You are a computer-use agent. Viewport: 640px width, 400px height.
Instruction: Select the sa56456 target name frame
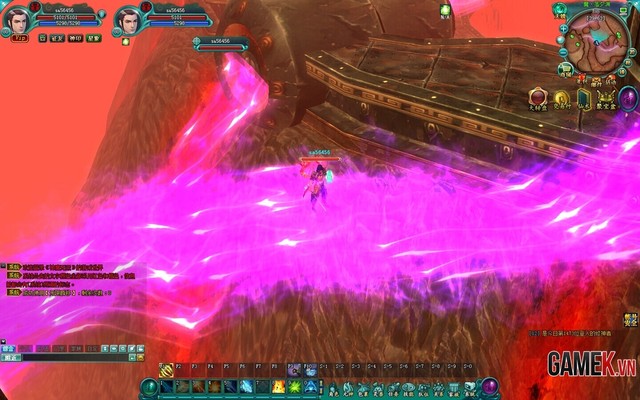coord(223,43)
